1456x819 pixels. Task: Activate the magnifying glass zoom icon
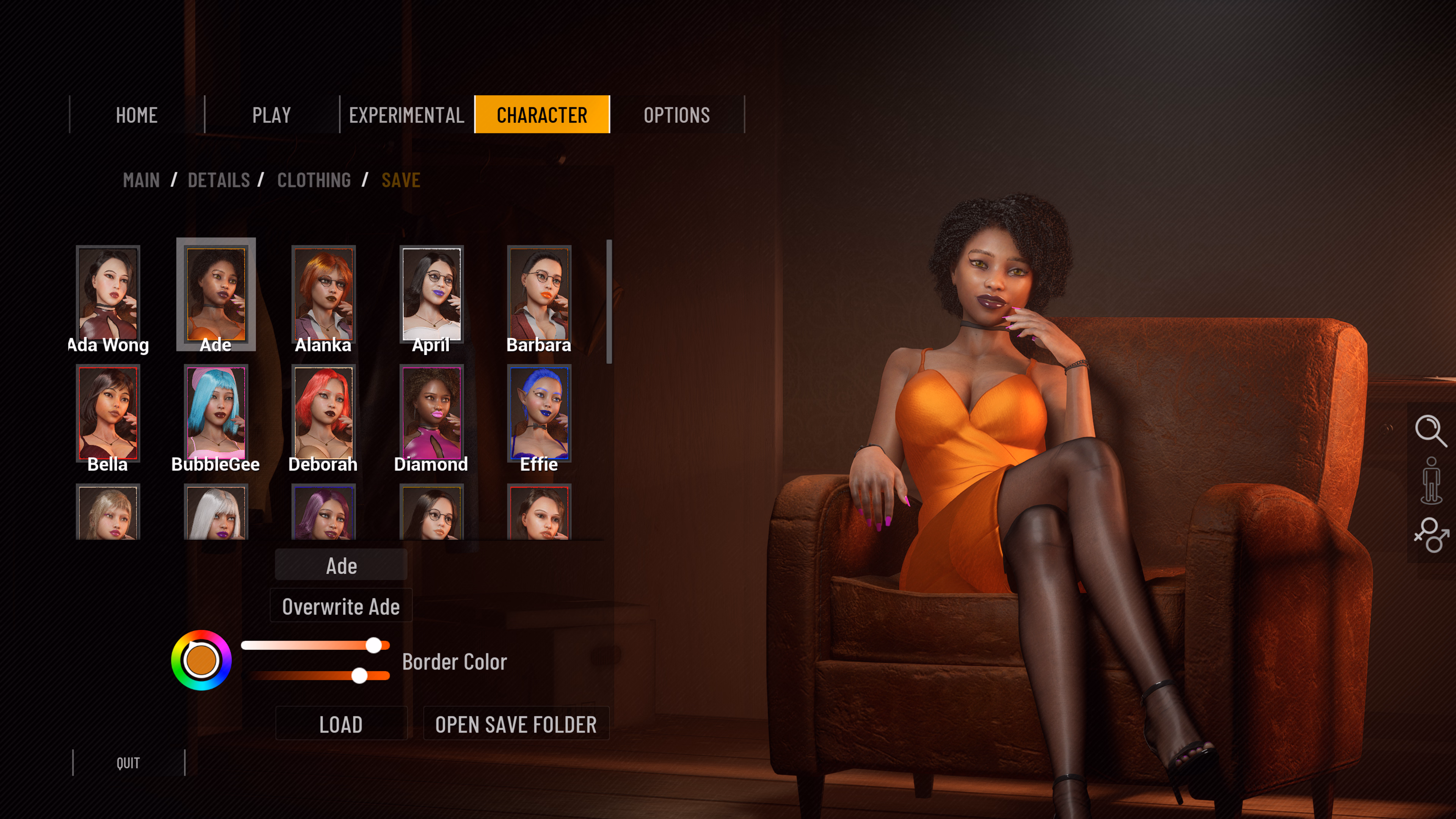point(1430,431)
